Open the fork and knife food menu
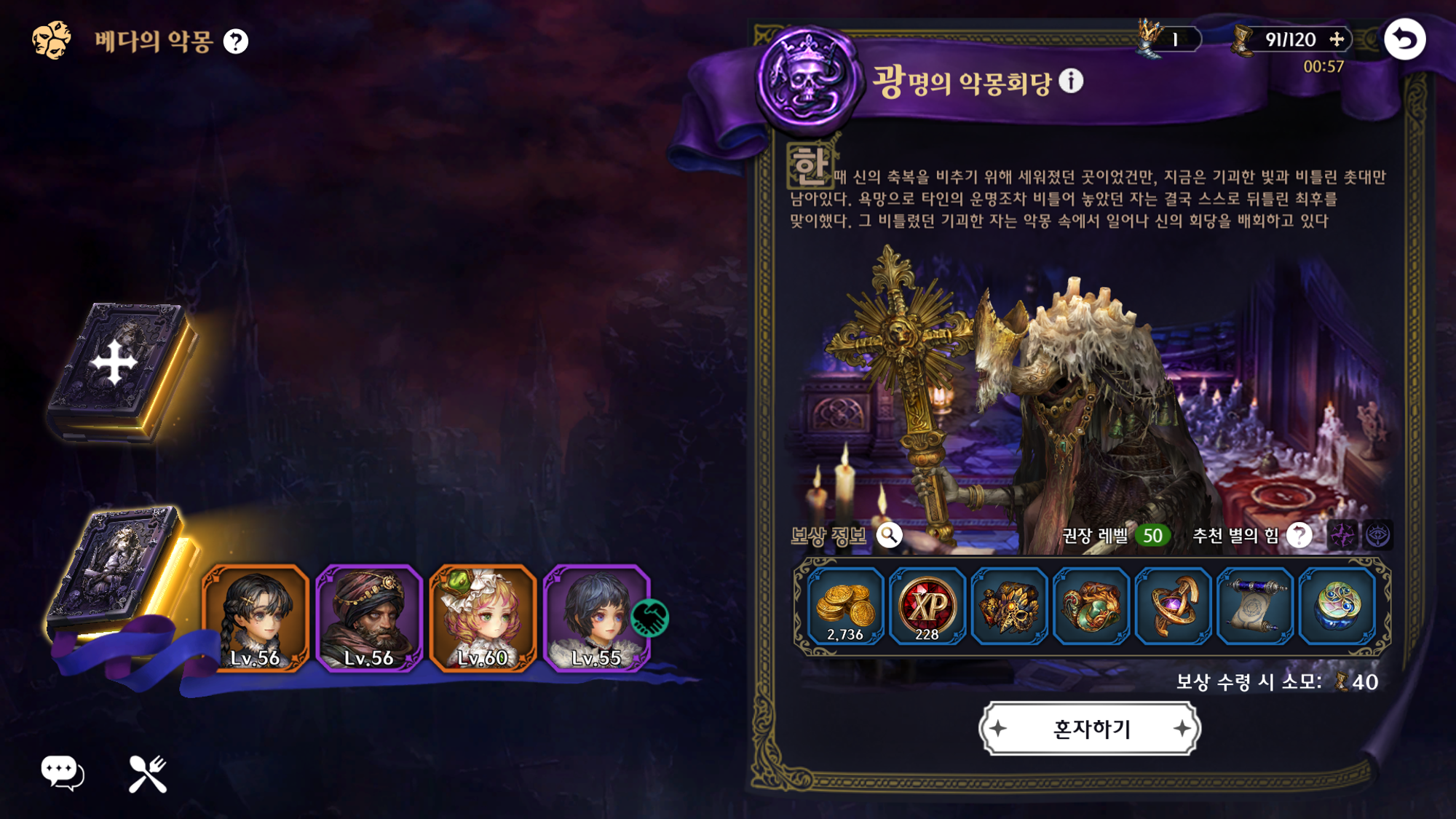 tap(148, 773)
